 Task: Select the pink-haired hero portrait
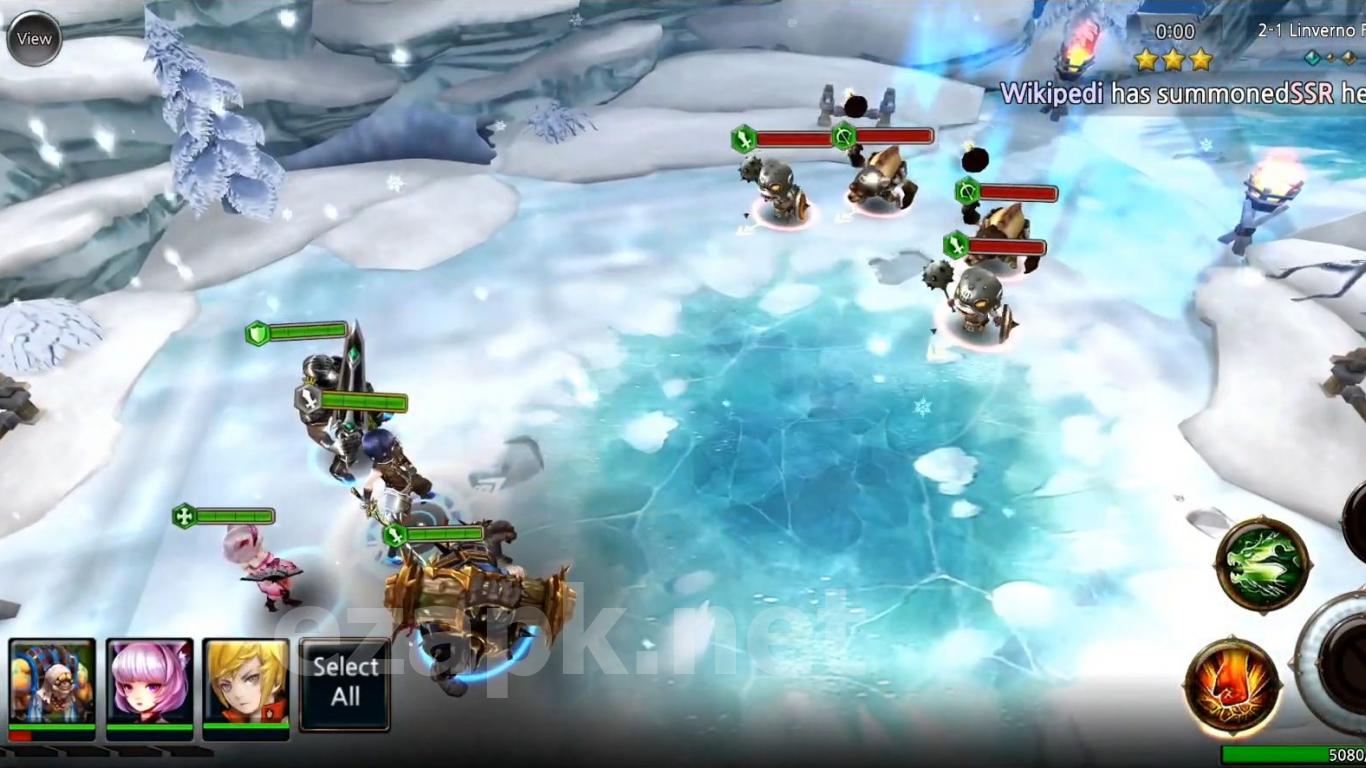pyautogui.click(x=150, y=683)
